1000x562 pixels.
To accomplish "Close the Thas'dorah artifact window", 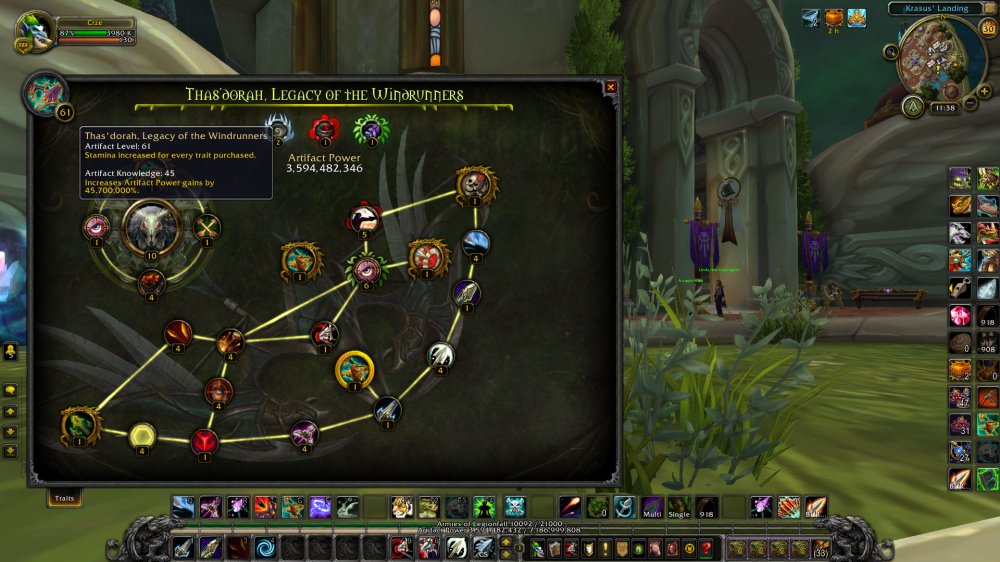I will [x=610, y=87].
